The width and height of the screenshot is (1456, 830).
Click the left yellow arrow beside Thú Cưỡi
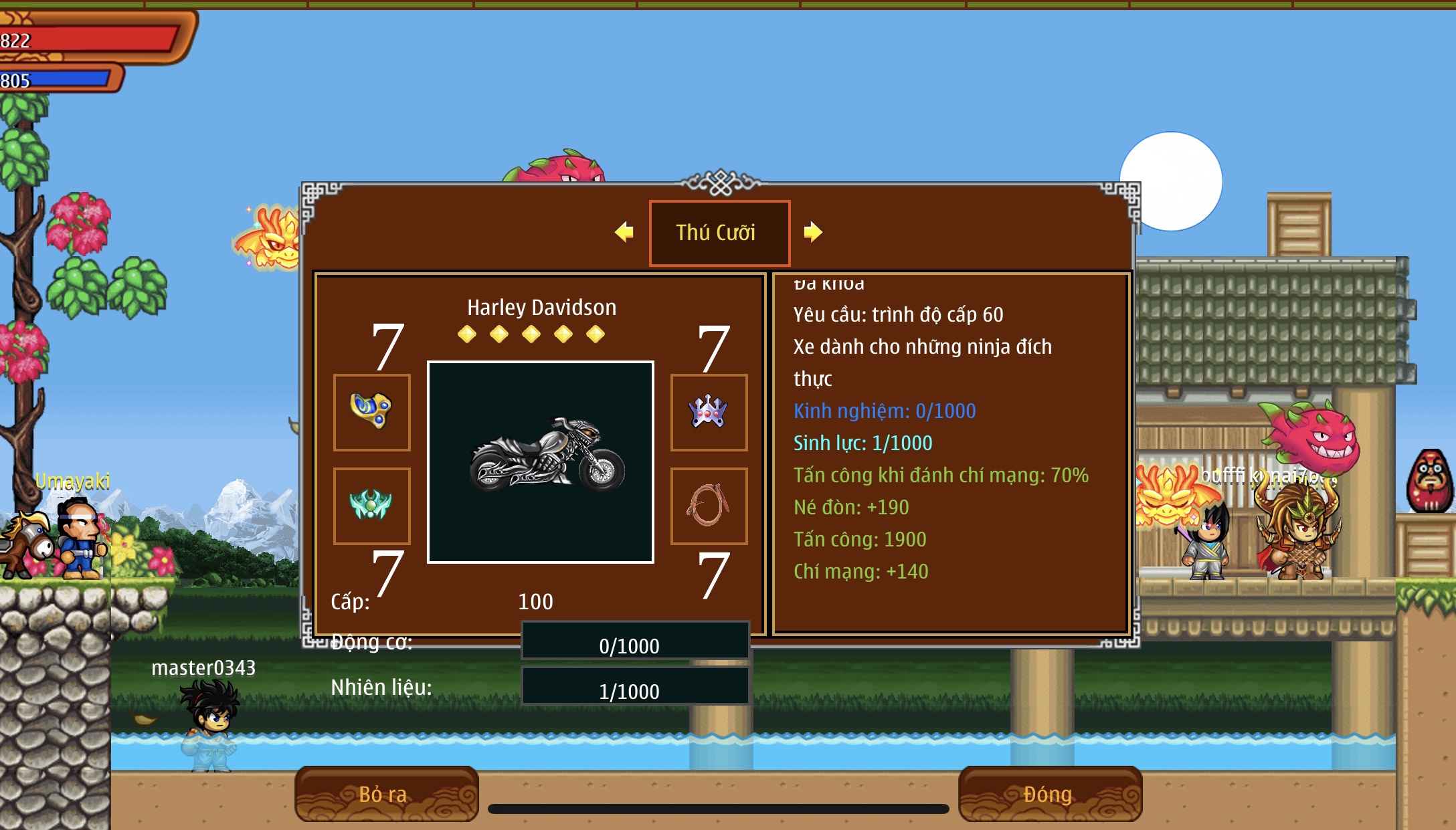tap(624, 232)
